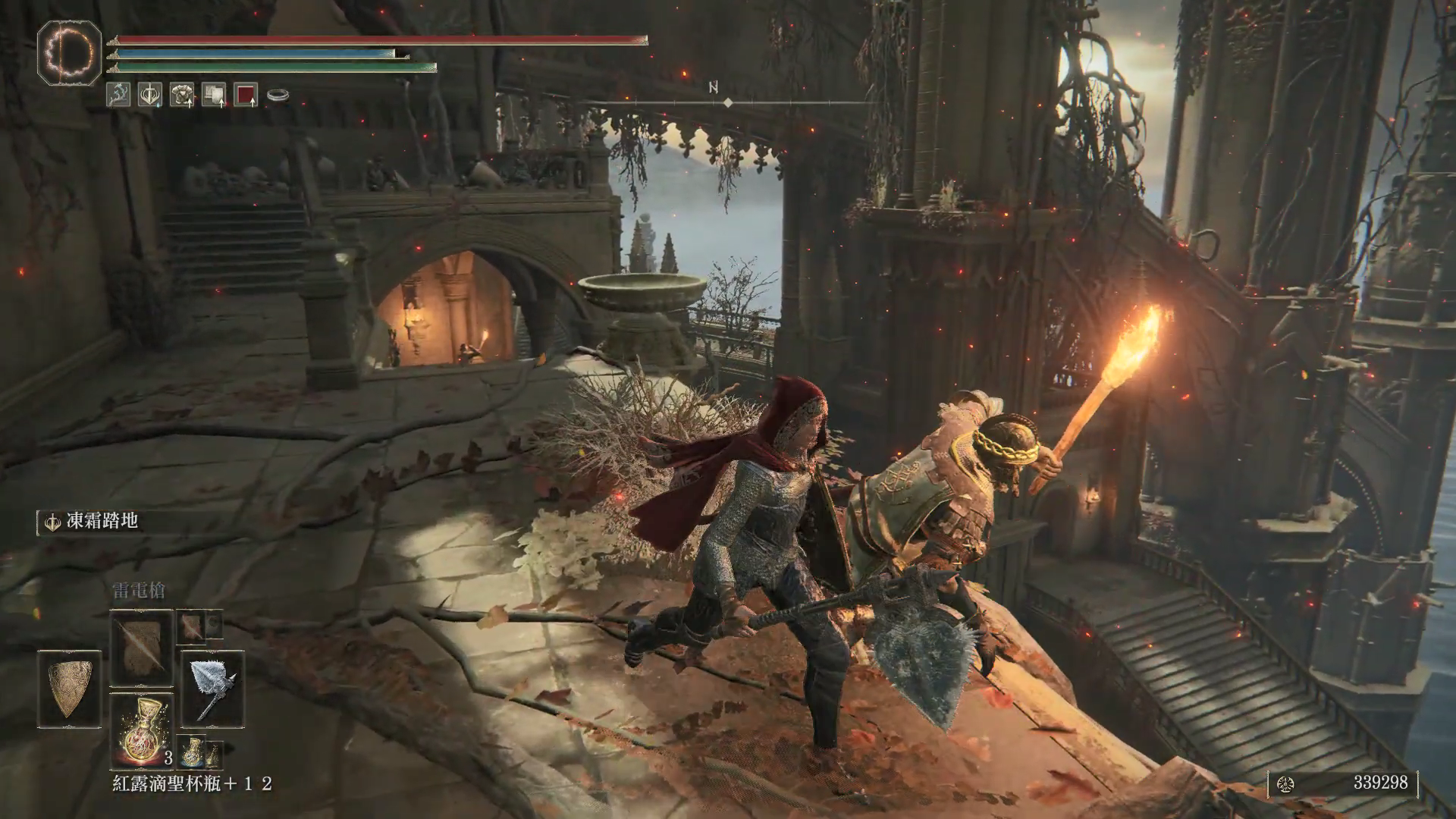Image resolution: width=1456 pixels, height=819 pixels.
Task: Click the sword-and-wings buff status icon
Action: [x=150, y=95]
